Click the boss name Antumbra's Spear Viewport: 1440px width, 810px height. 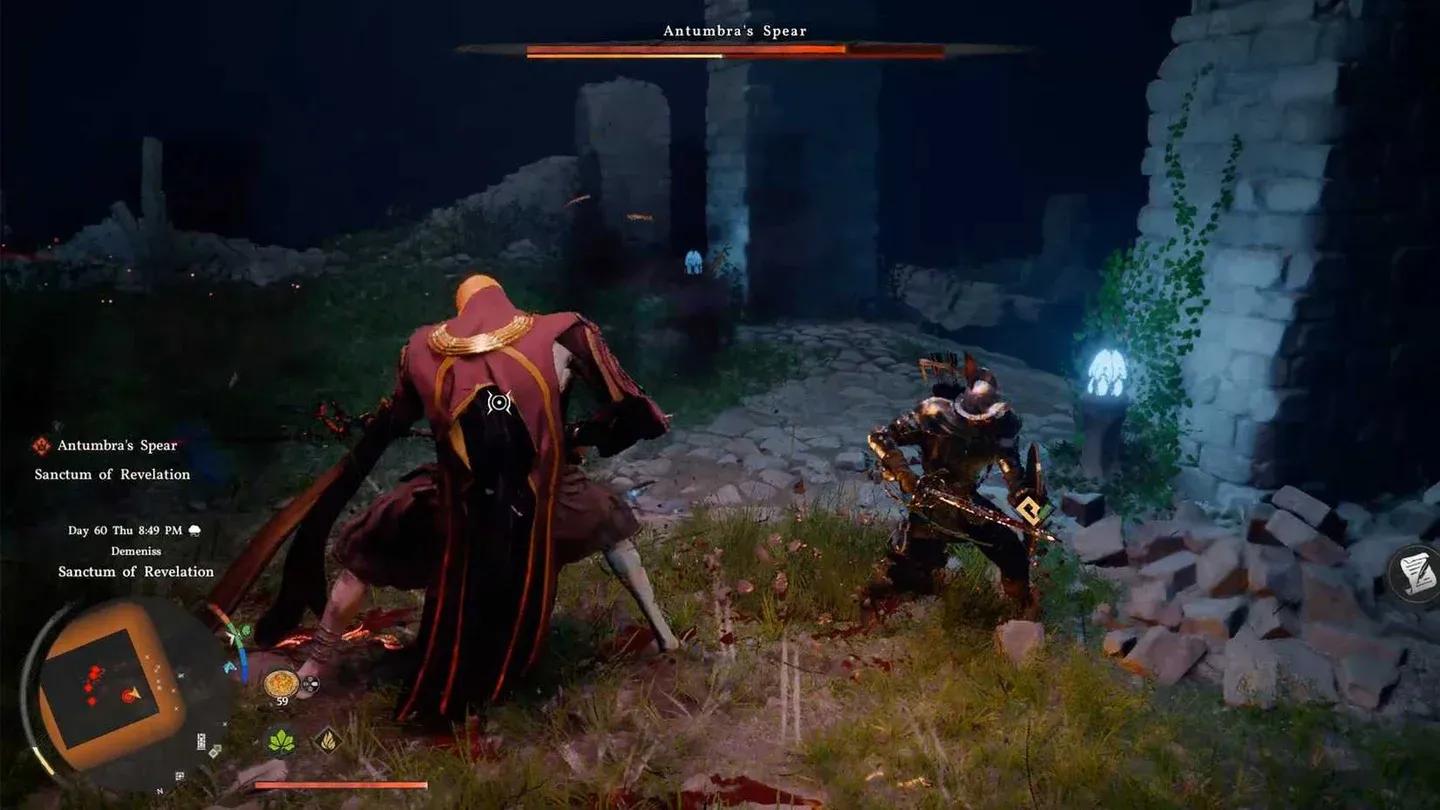point(735,30)
